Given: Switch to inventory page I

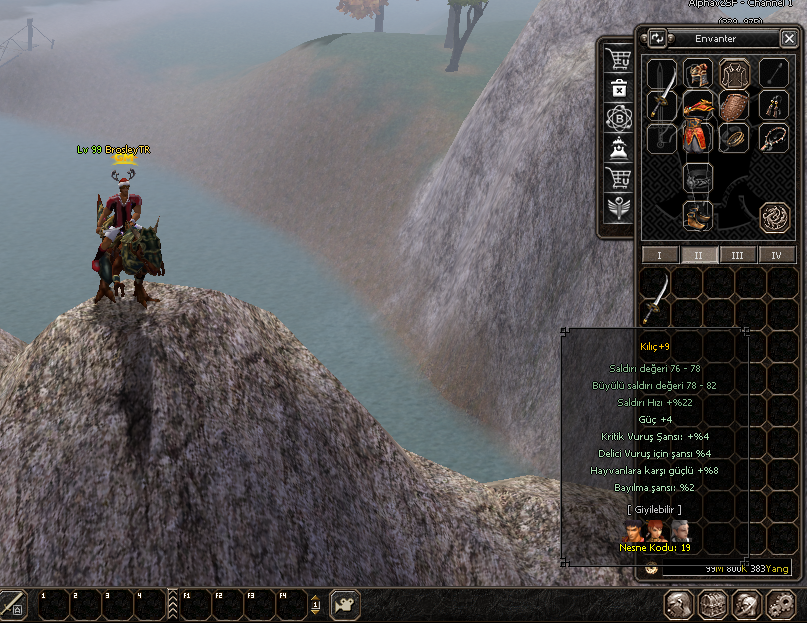Looking at the screenshot, I should point(659,255).
